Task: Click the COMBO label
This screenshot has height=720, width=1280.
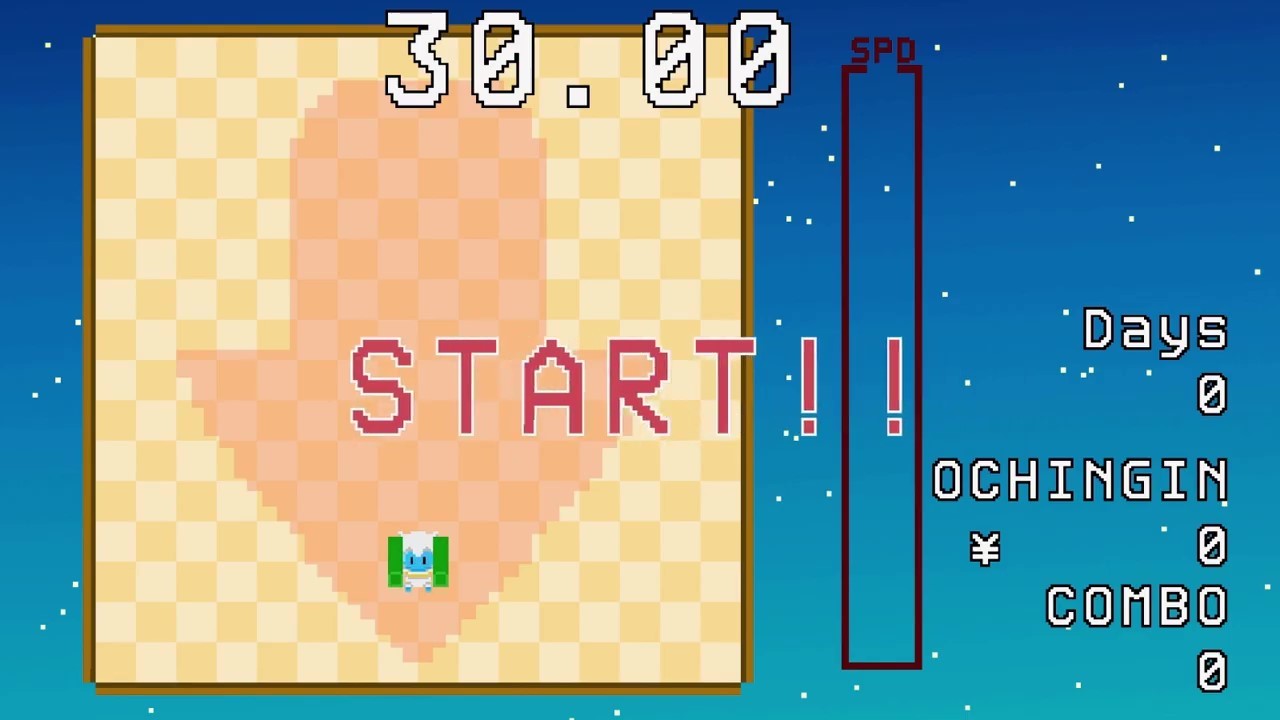Action: pyautogui.click(x=1136, y=608)
